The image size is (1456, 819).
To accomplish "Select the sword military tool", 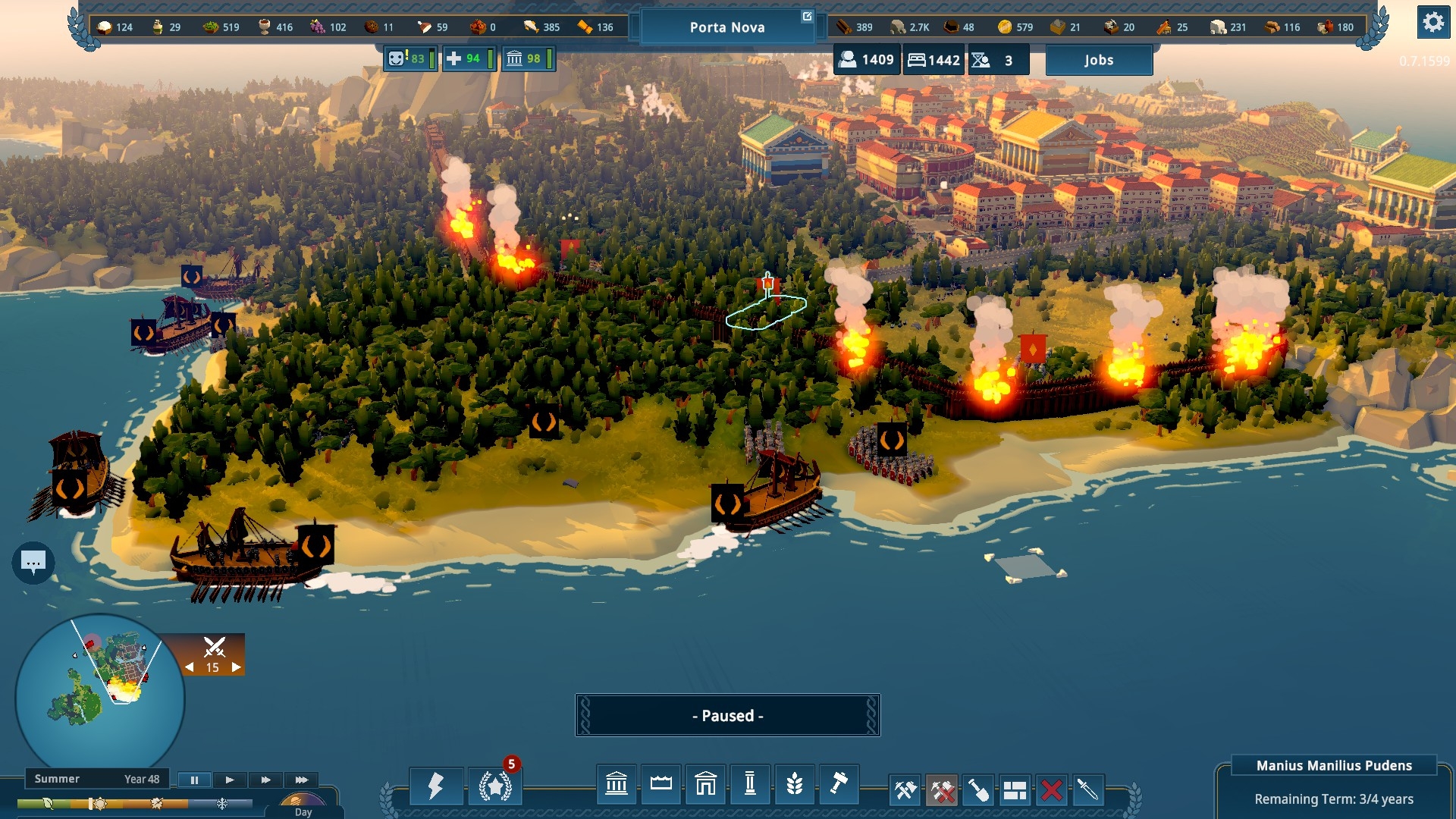I will coord(1087,791).
